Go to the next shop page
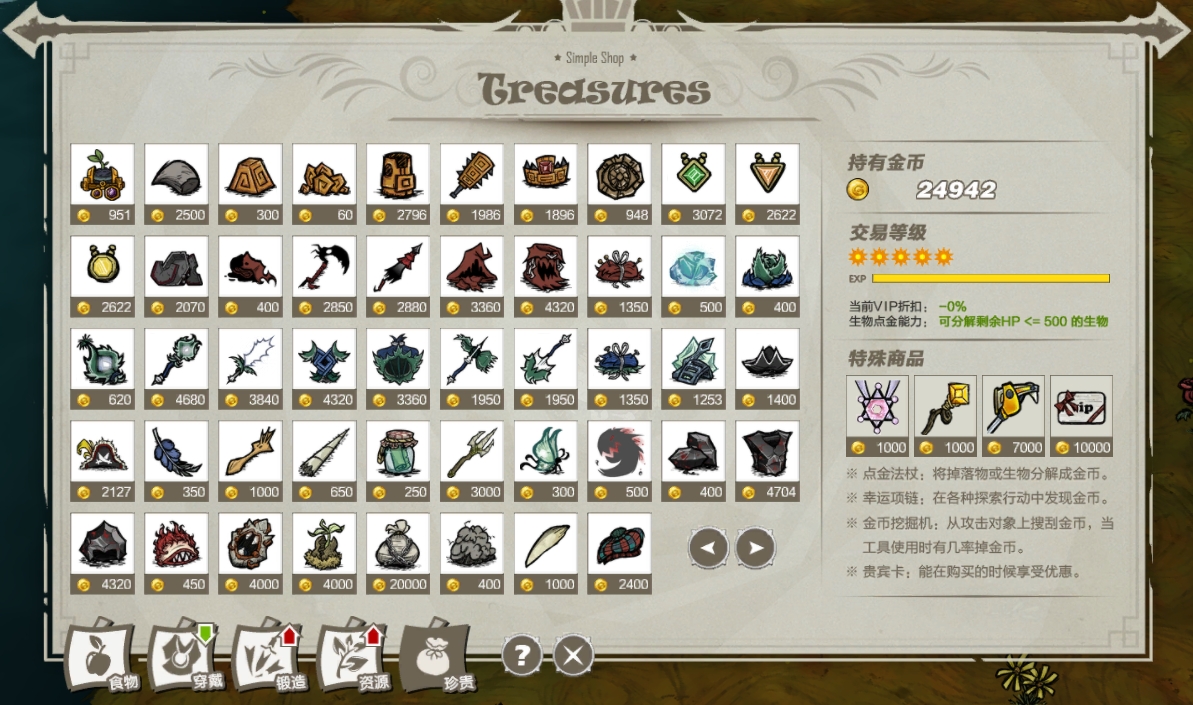The height and width of the screenshot is (705, 1193). [756, 548]
